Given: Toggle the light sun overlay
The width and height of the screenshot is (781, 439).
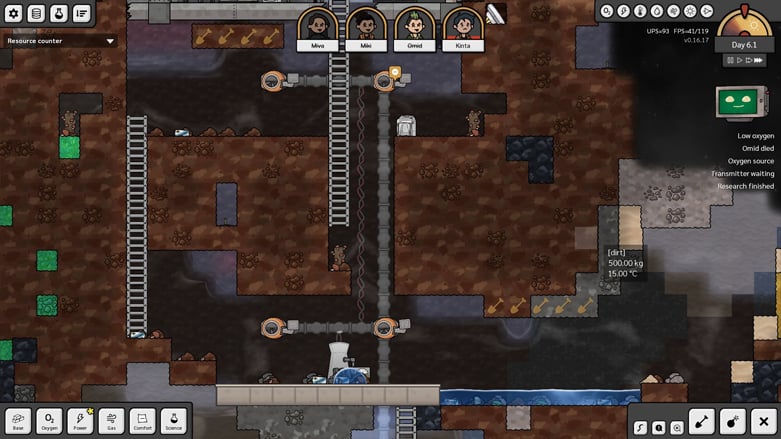Looking at the screenshot, I should tap(690, 11).
